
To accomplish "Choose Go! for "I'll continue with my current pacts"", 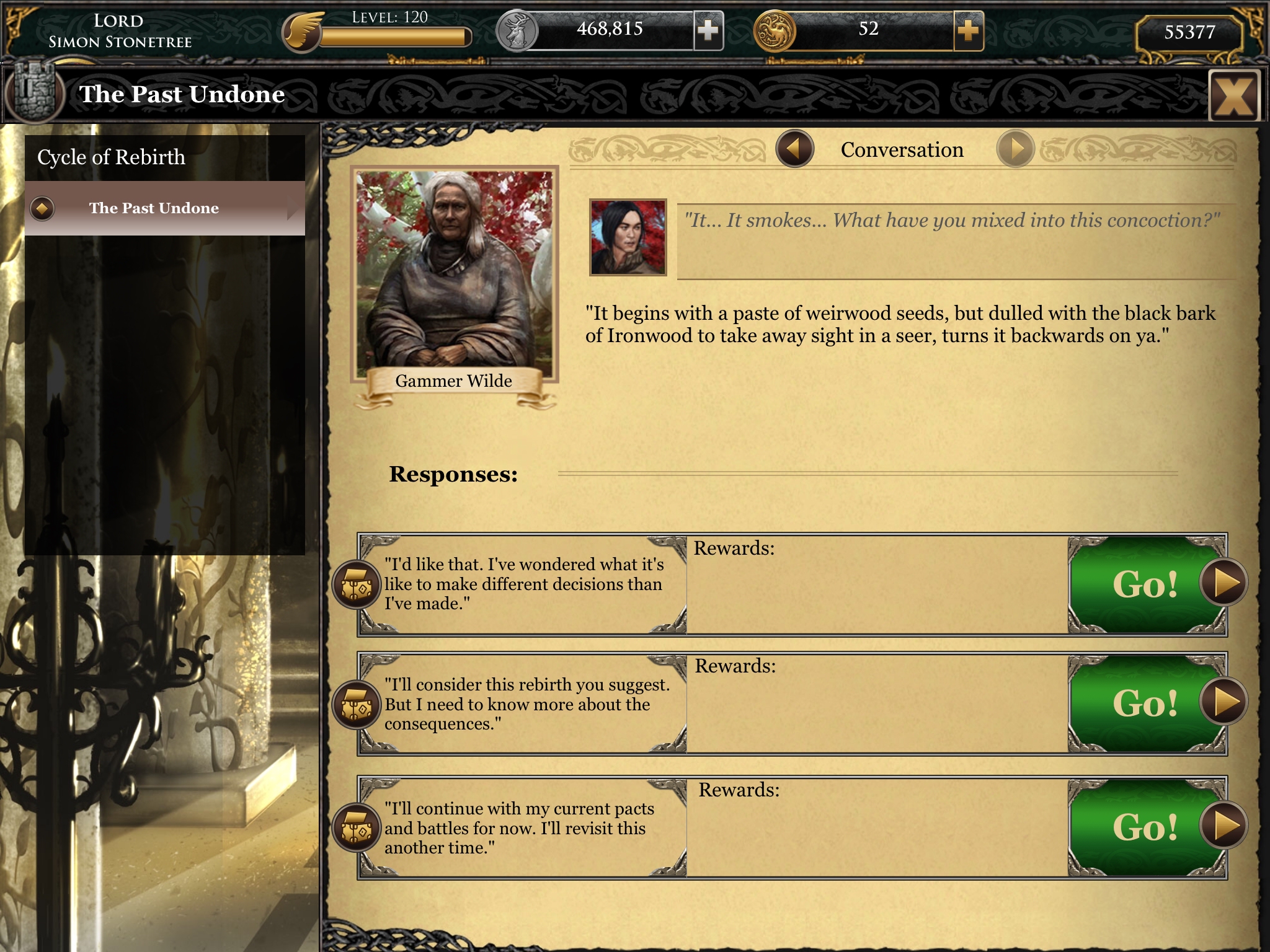I will coord(1147,827).
